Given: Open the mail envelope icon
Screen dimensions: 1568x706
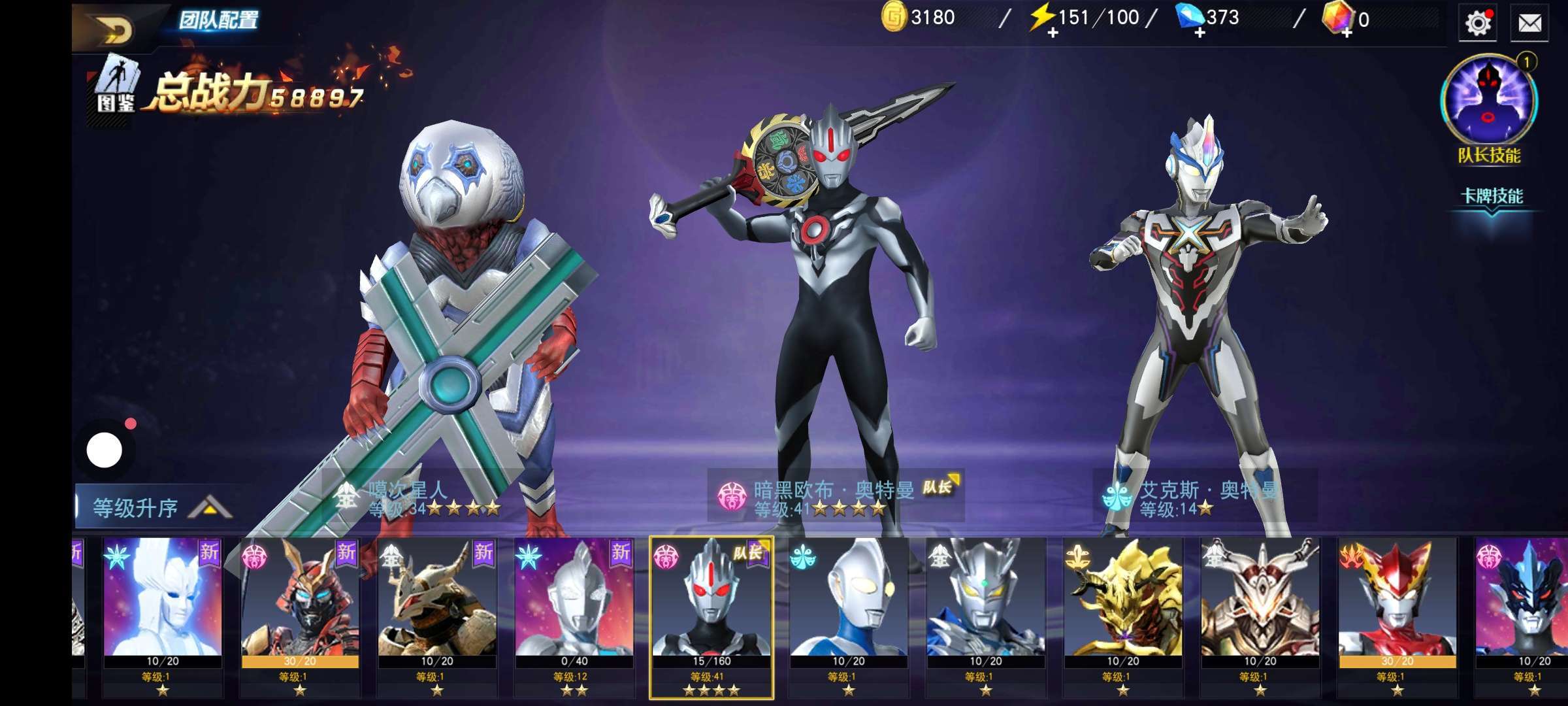Looking at the screenshot, I should coord(1529,24).
